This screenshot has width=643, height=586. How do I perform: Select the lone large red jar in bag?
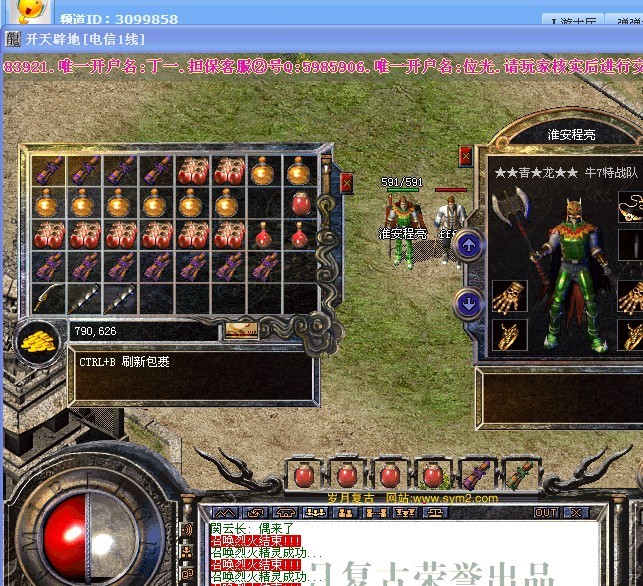(x=301, y=203)
